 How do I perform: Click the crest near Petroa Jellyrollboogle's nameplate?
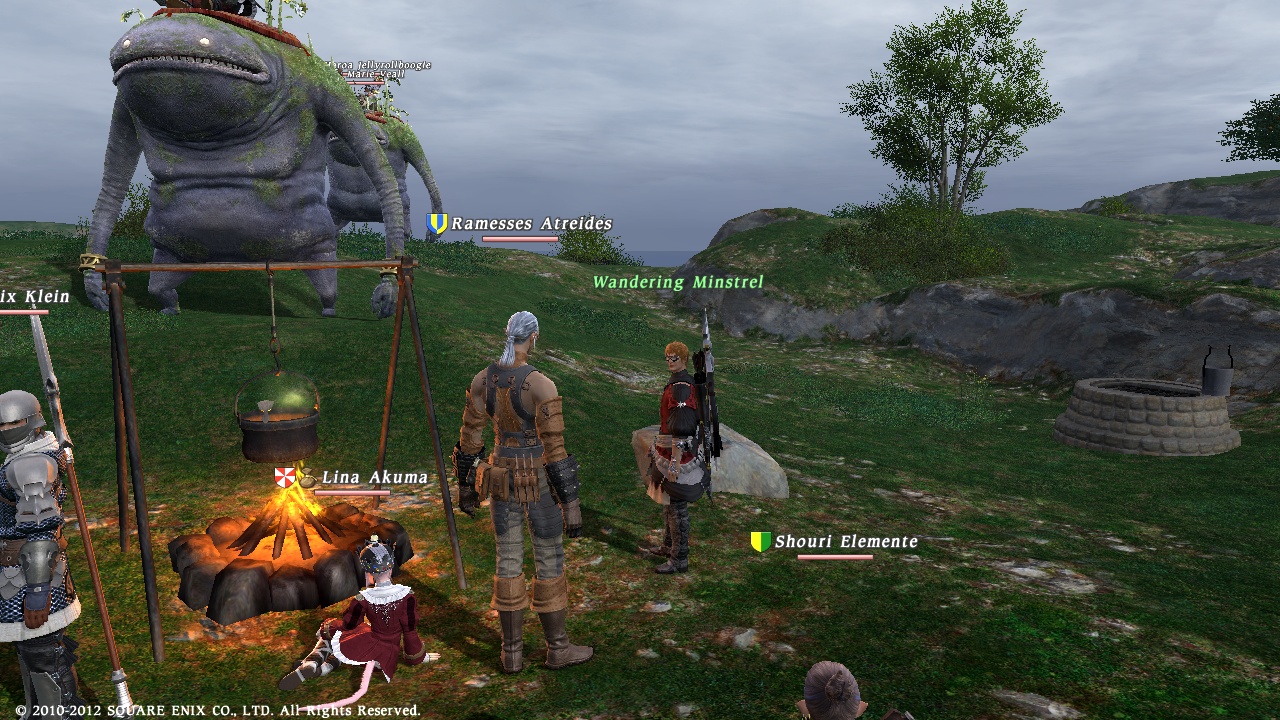(316, 62)
